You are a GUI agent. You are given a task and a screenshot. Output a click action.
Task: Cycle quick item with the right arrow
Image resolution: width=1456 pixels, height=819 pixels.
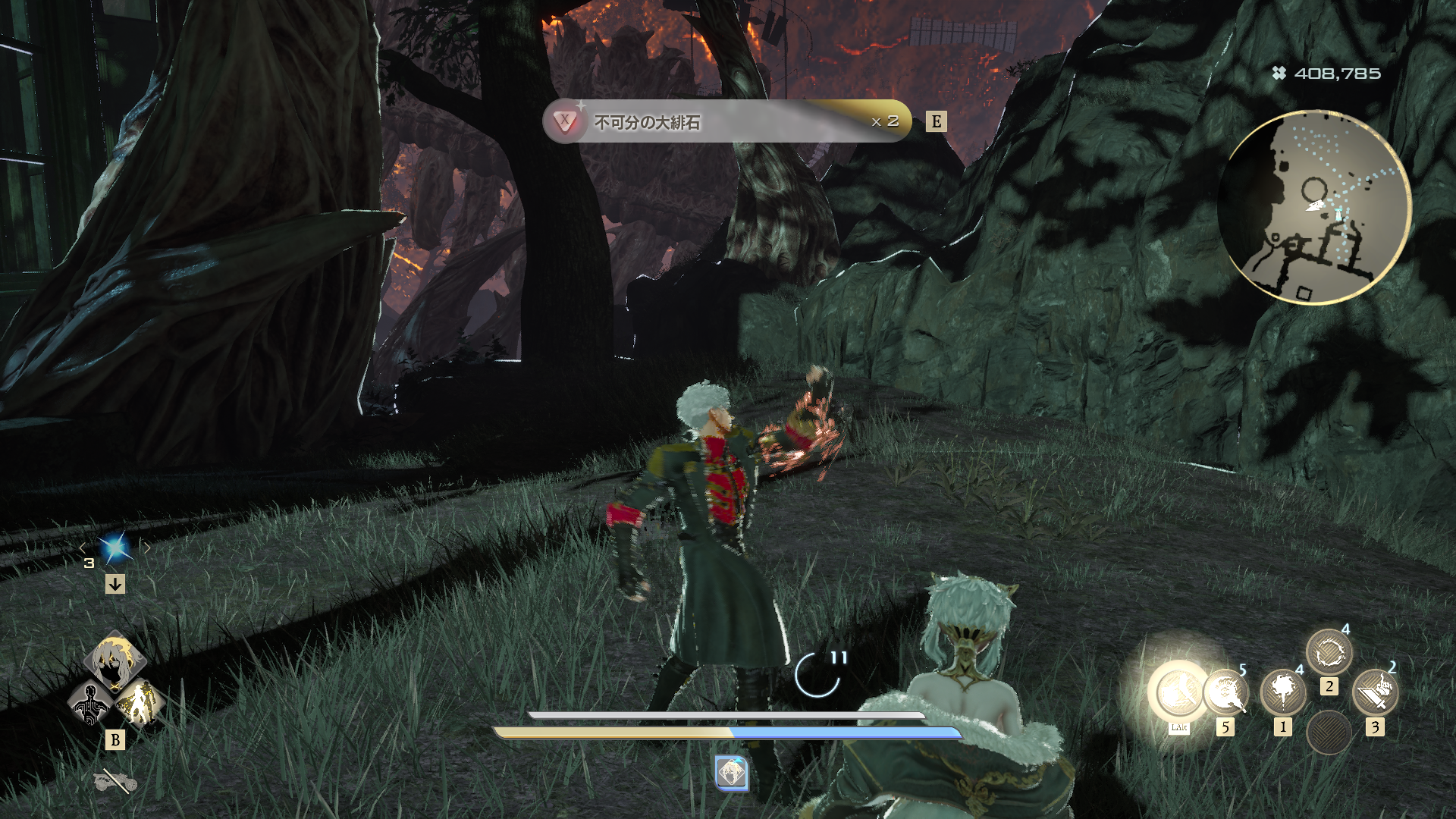(147, 548)
